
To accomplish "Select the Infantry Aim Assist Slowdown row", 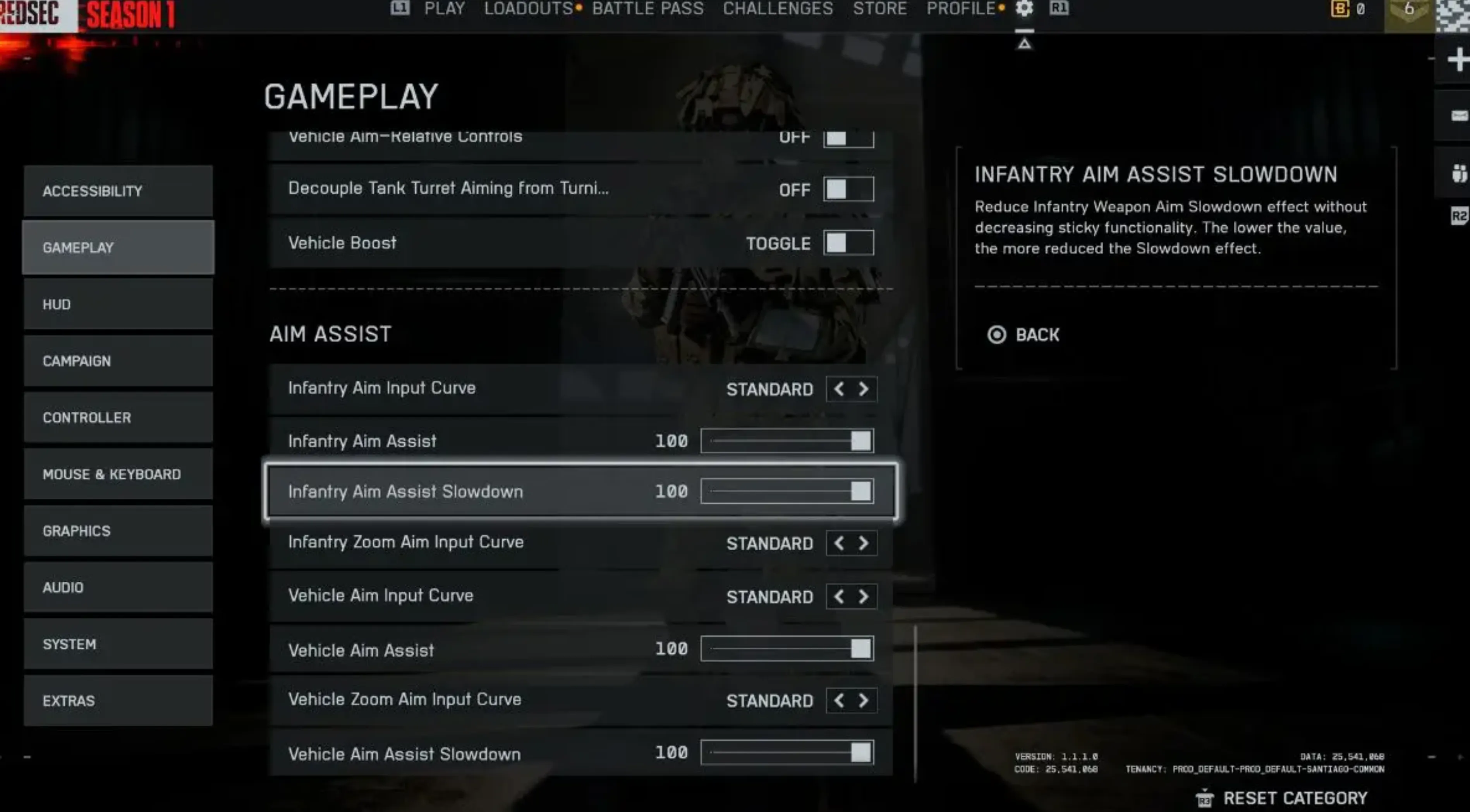I will 579,492.
